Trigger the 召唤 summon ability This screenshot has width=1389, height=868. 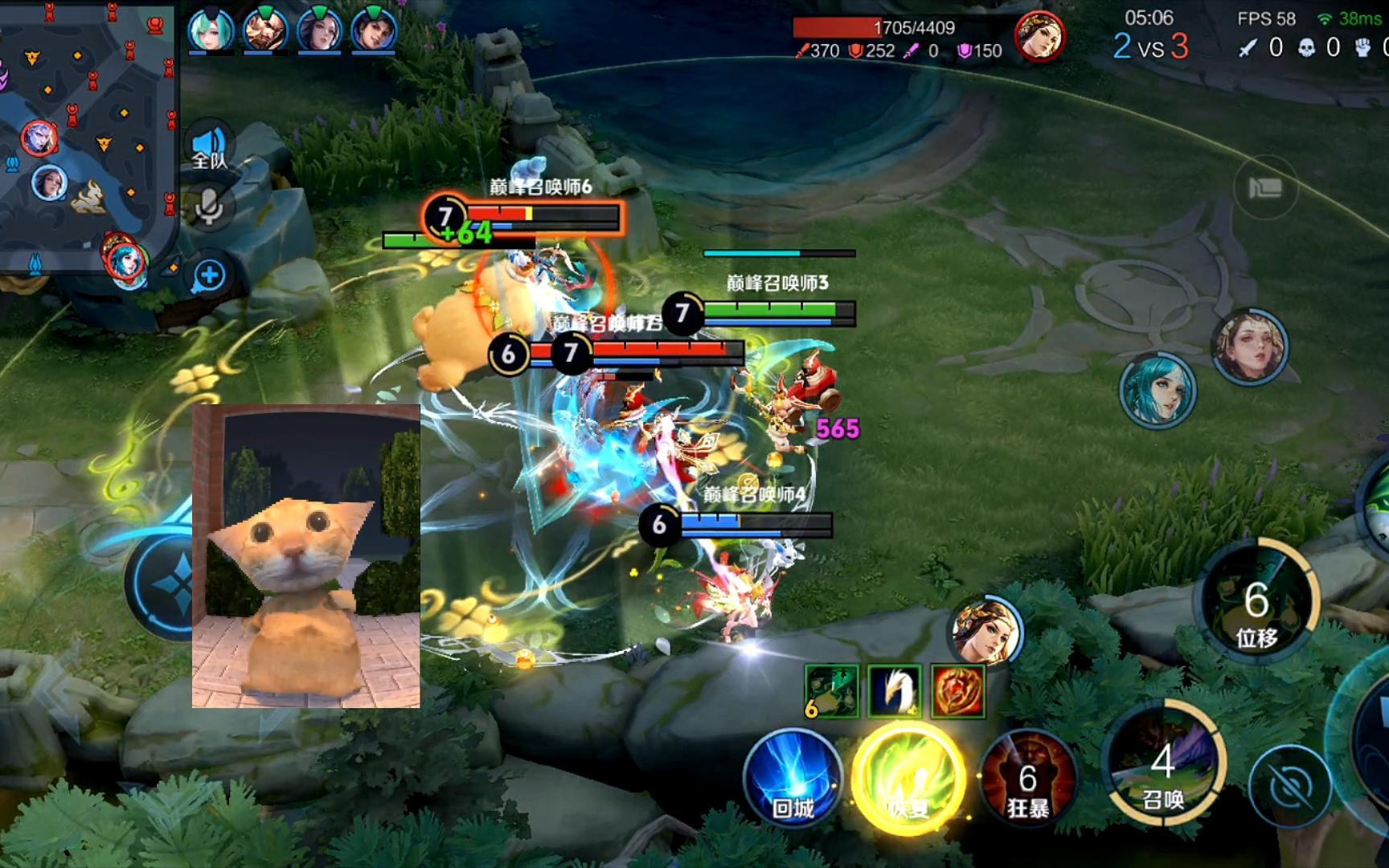click(x=1164, y=764)
